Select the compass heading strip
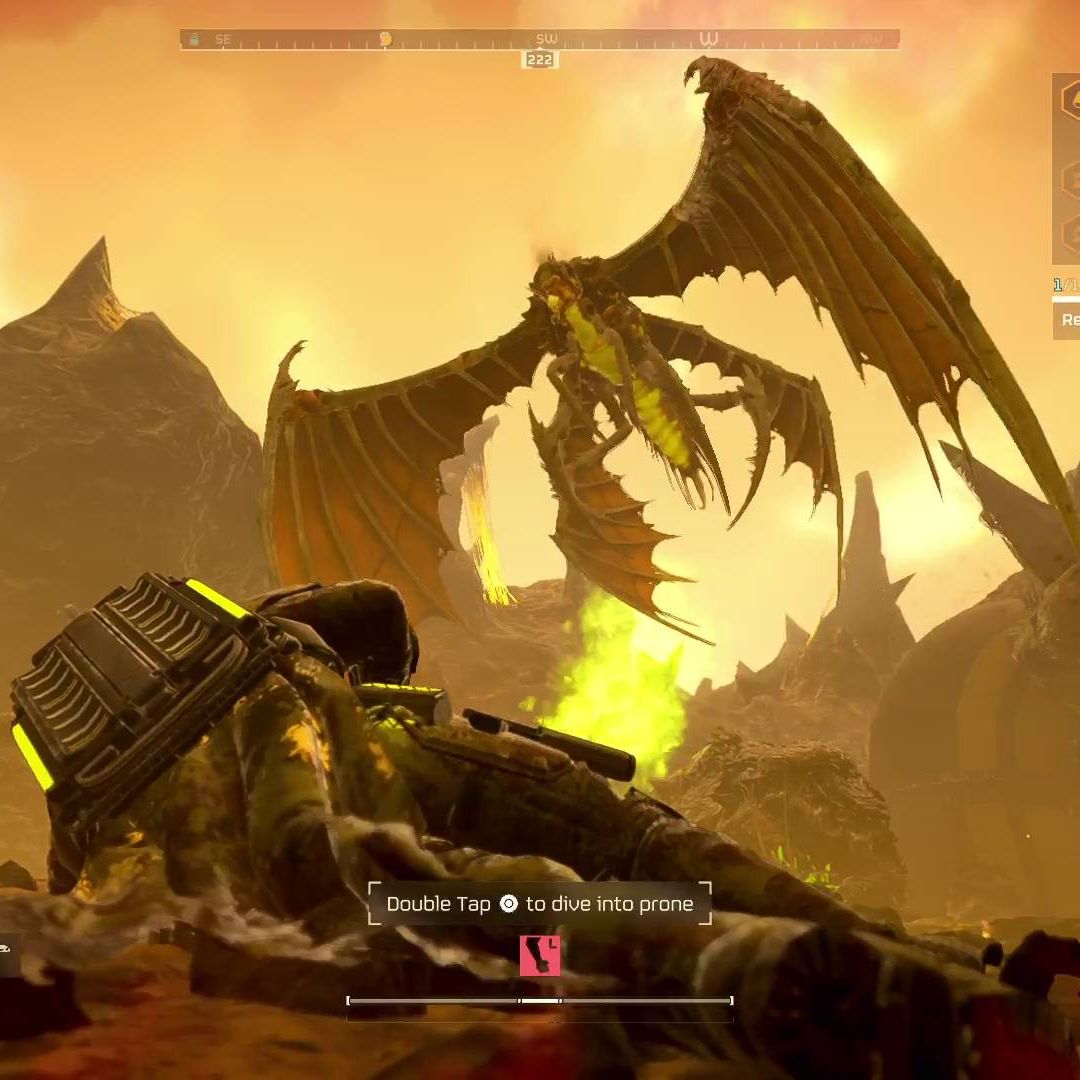The height and width of the screenshot is (1080, 1080). [539, 39]
